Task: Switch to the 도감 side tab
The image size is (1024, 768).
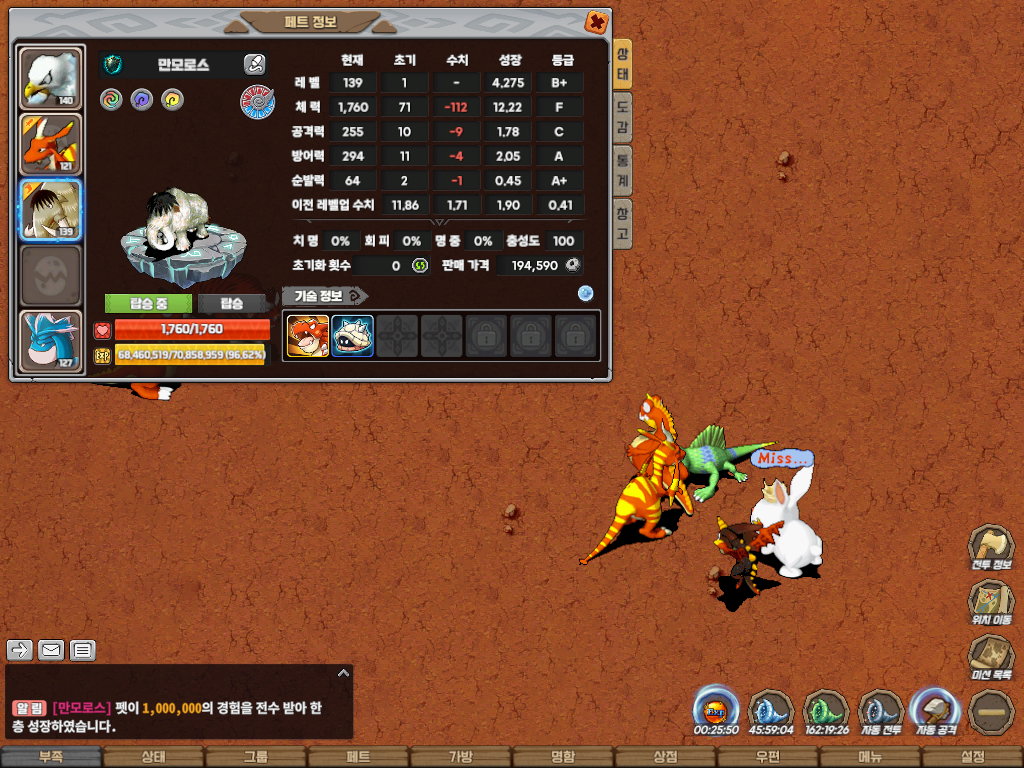Action: (x=622, y=118)
